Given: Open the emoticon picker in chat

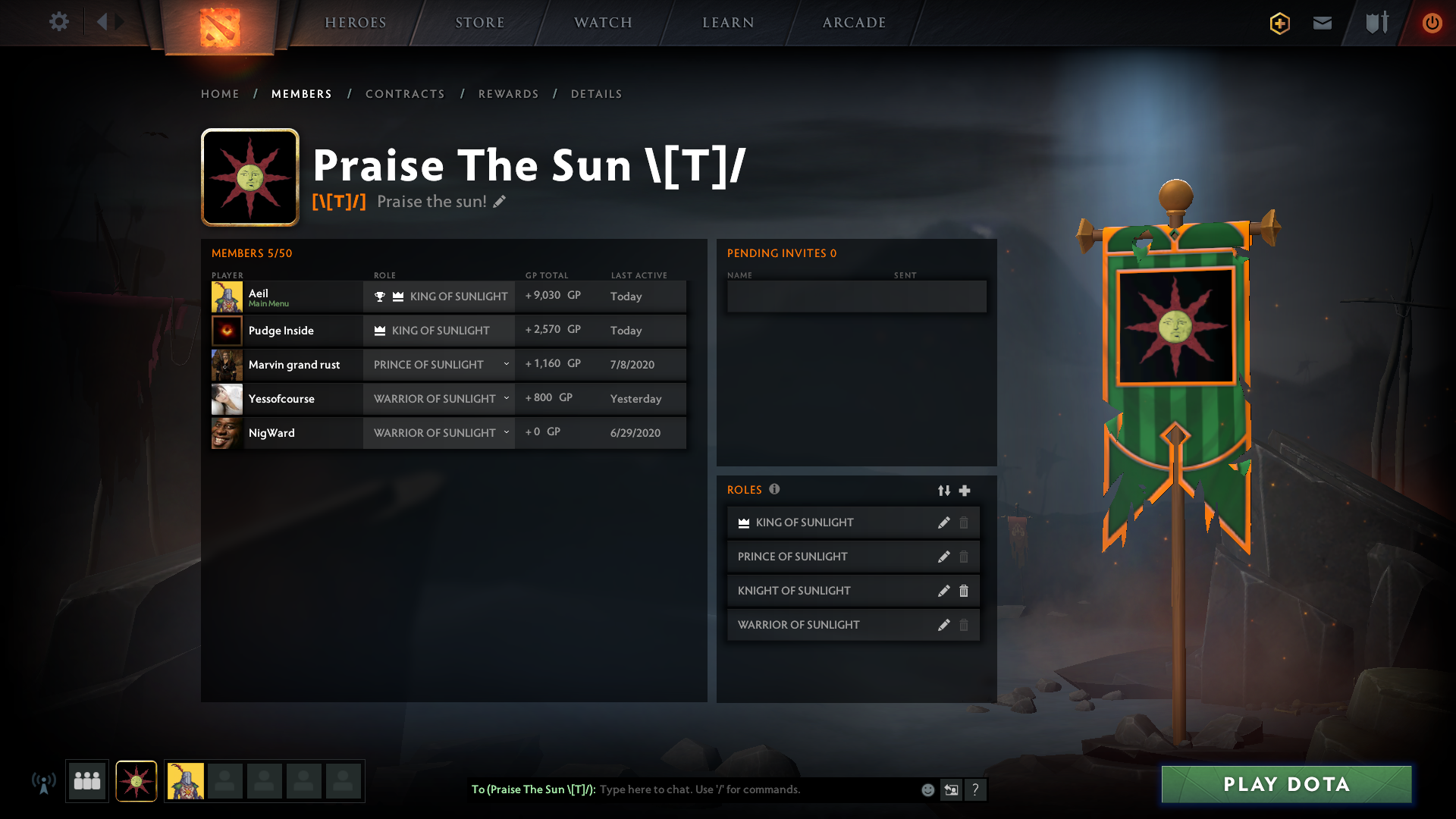Looking at the screenshot, I should click(927, 789).
